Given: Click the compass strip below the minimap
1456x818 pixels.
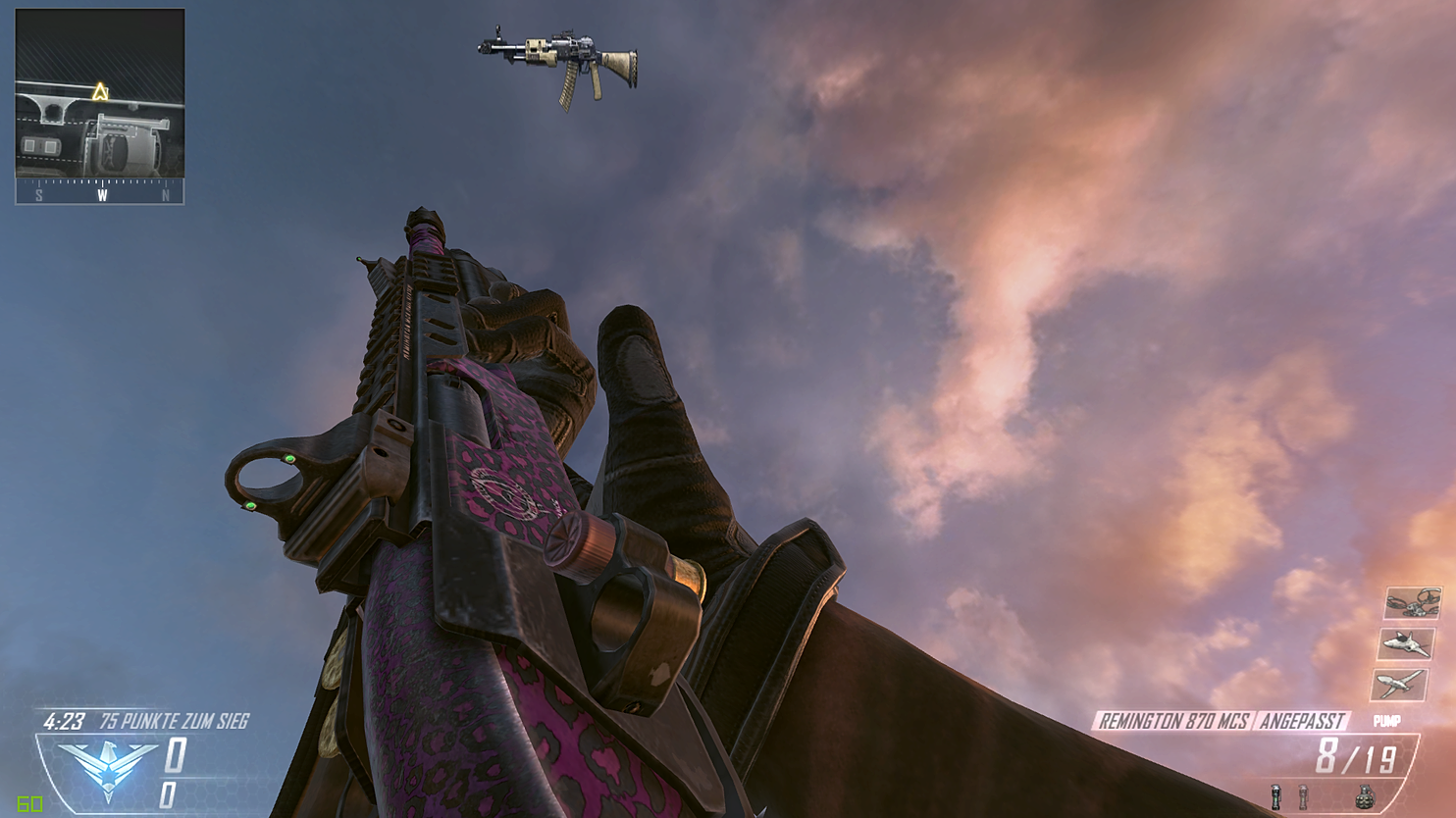Looking at the screenshot, I should point(98,193).
